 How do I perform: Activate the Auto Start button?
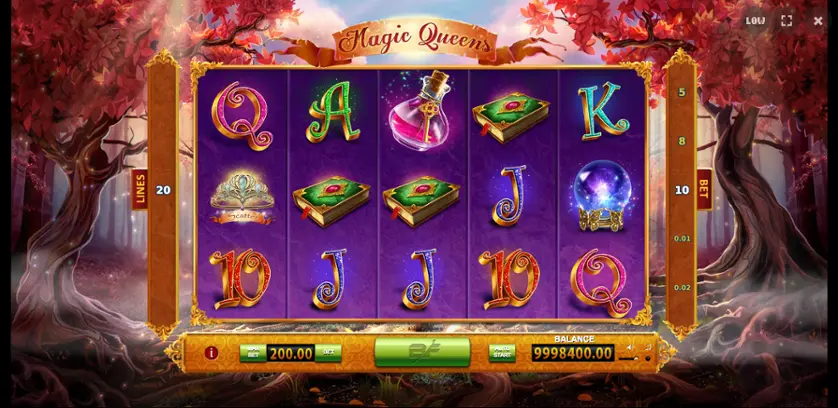[502, 352]
